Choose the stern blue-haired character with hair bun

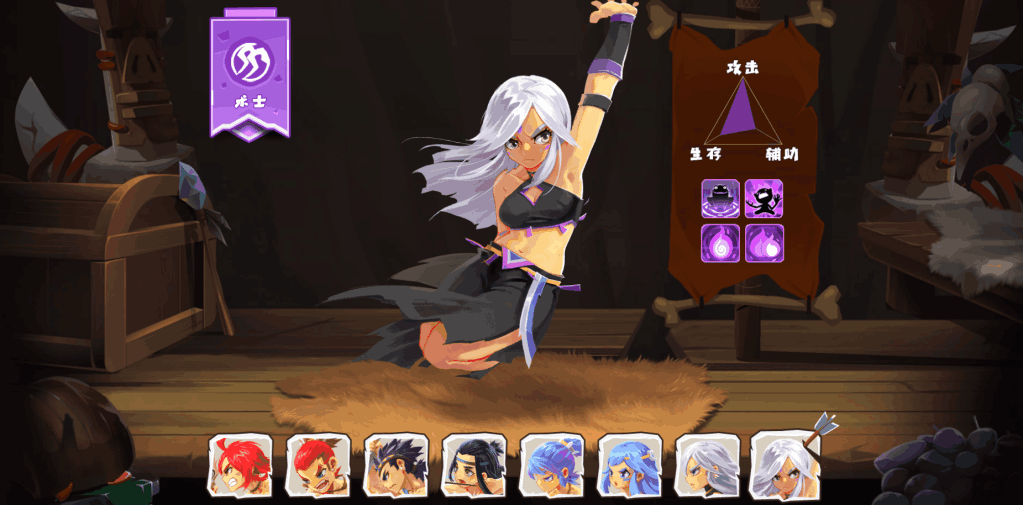coord(551,465)
